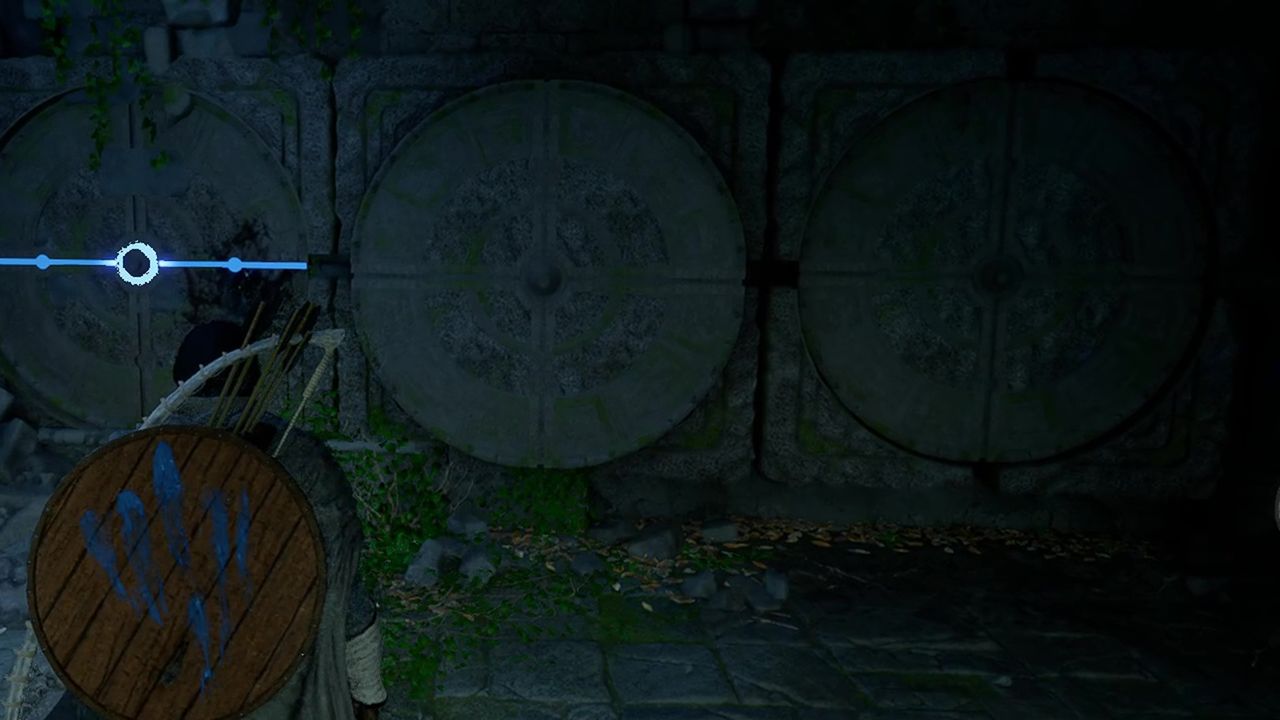Select a floor paving stone in the foreground
The width and height of the screenshot is (1280, 720).
click(700, 660)
